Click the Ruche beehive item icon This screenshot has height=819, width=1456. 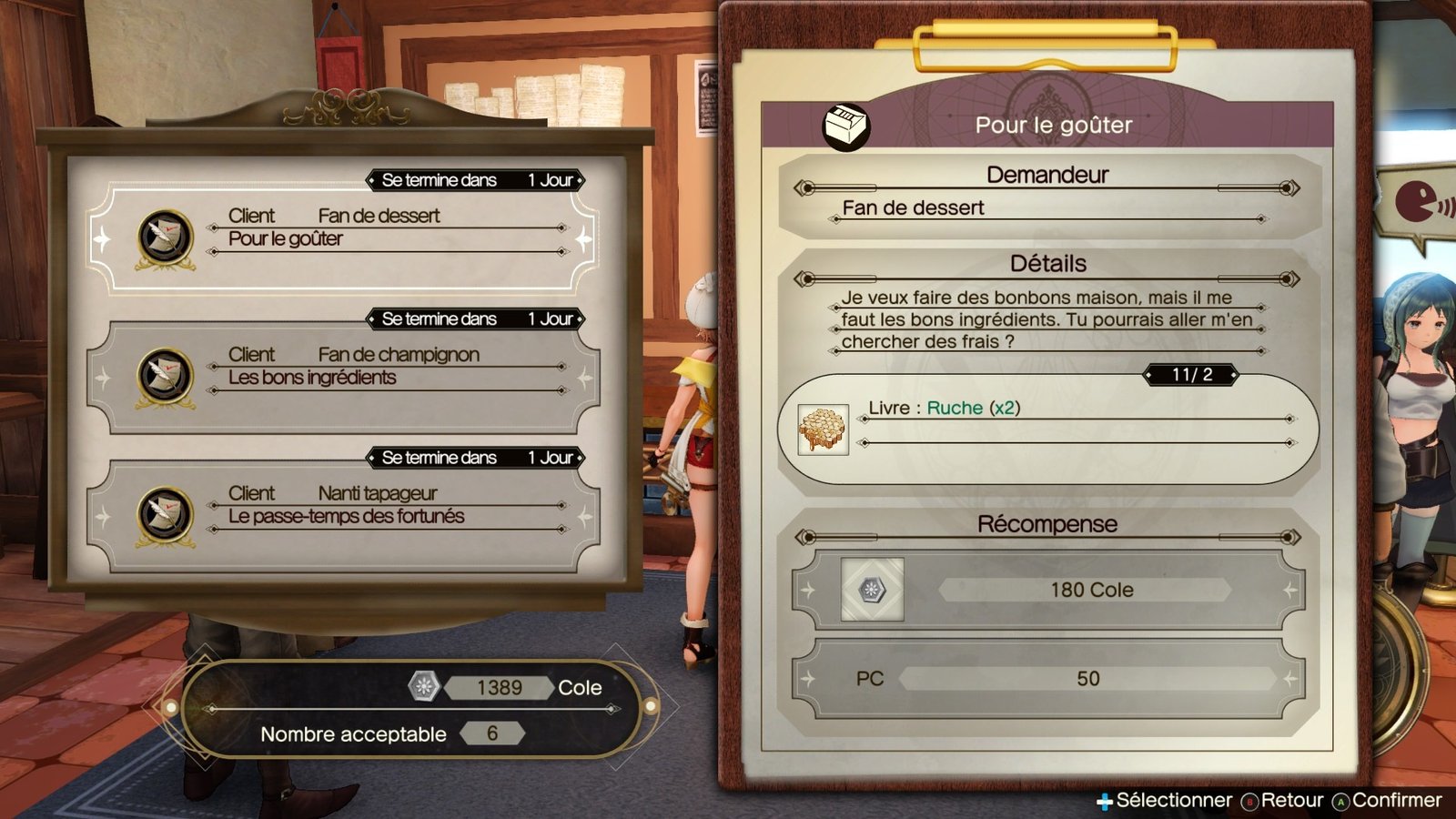pyautogui.click(x=823, y=430)
